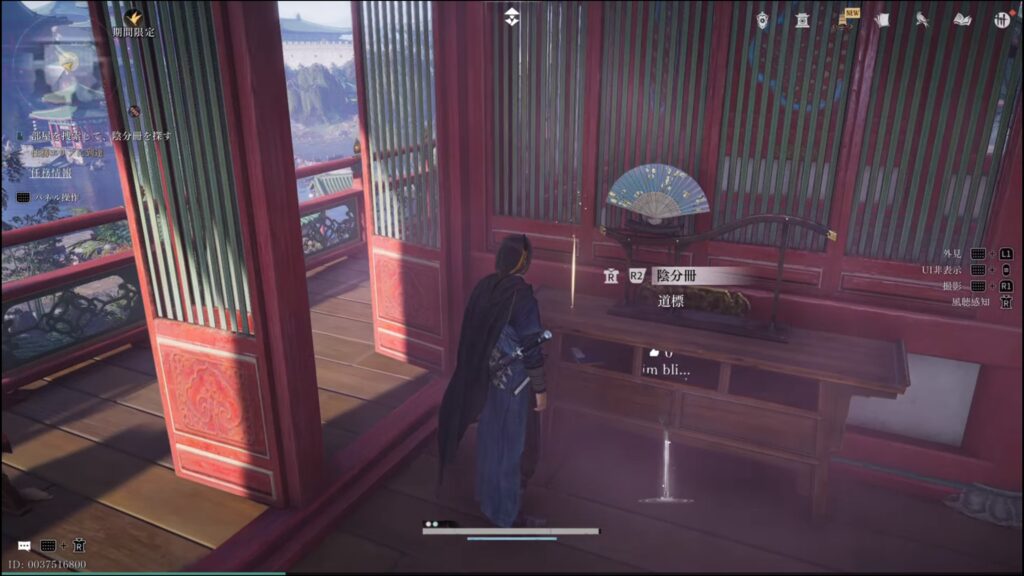The image size is (1024, 576).
Task: Open the shrine-shaped icon in top bar
Action: (x=802, y=20)
